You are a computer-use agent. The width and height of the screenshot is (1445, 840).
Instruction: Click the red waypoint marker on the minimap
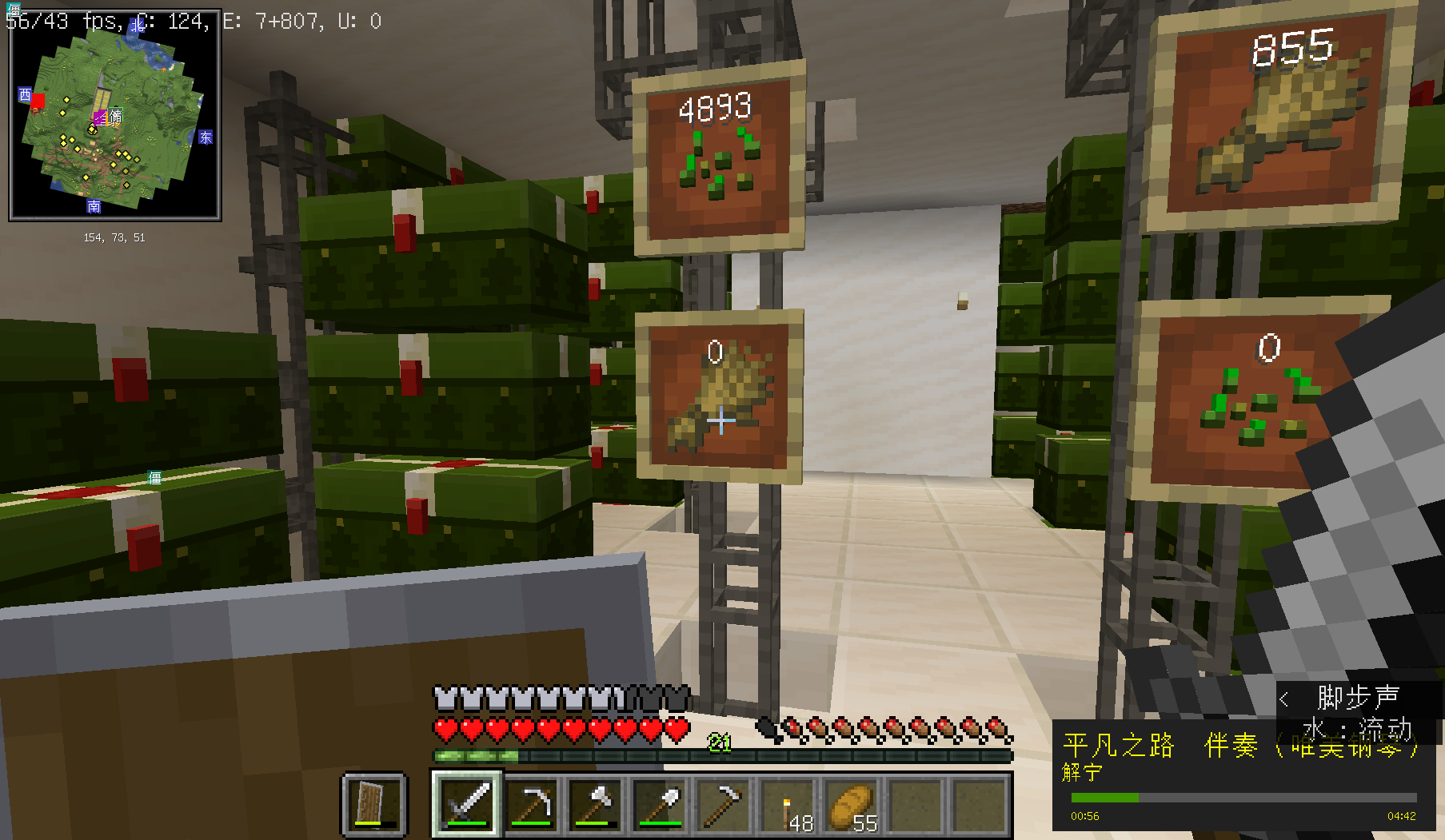37,102
